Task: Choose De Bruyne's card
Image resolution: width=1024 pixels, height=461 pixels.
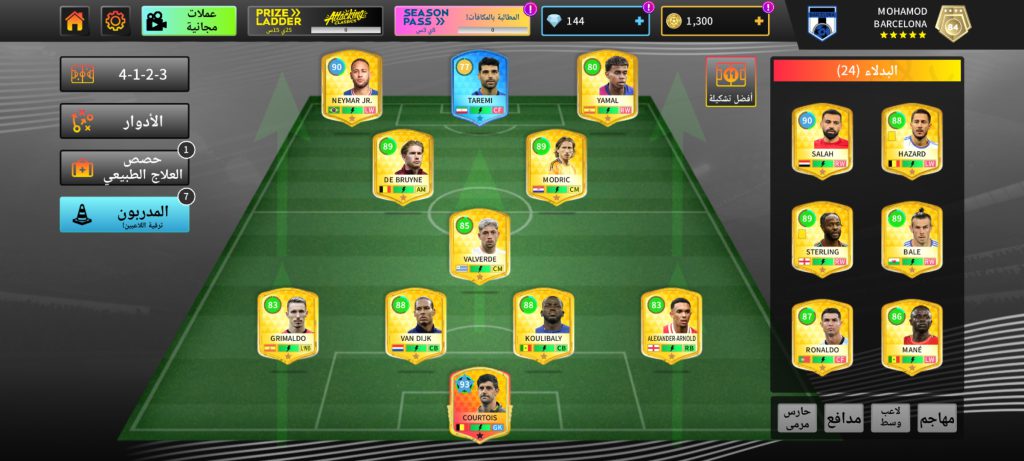Action: tap(403, 166)
